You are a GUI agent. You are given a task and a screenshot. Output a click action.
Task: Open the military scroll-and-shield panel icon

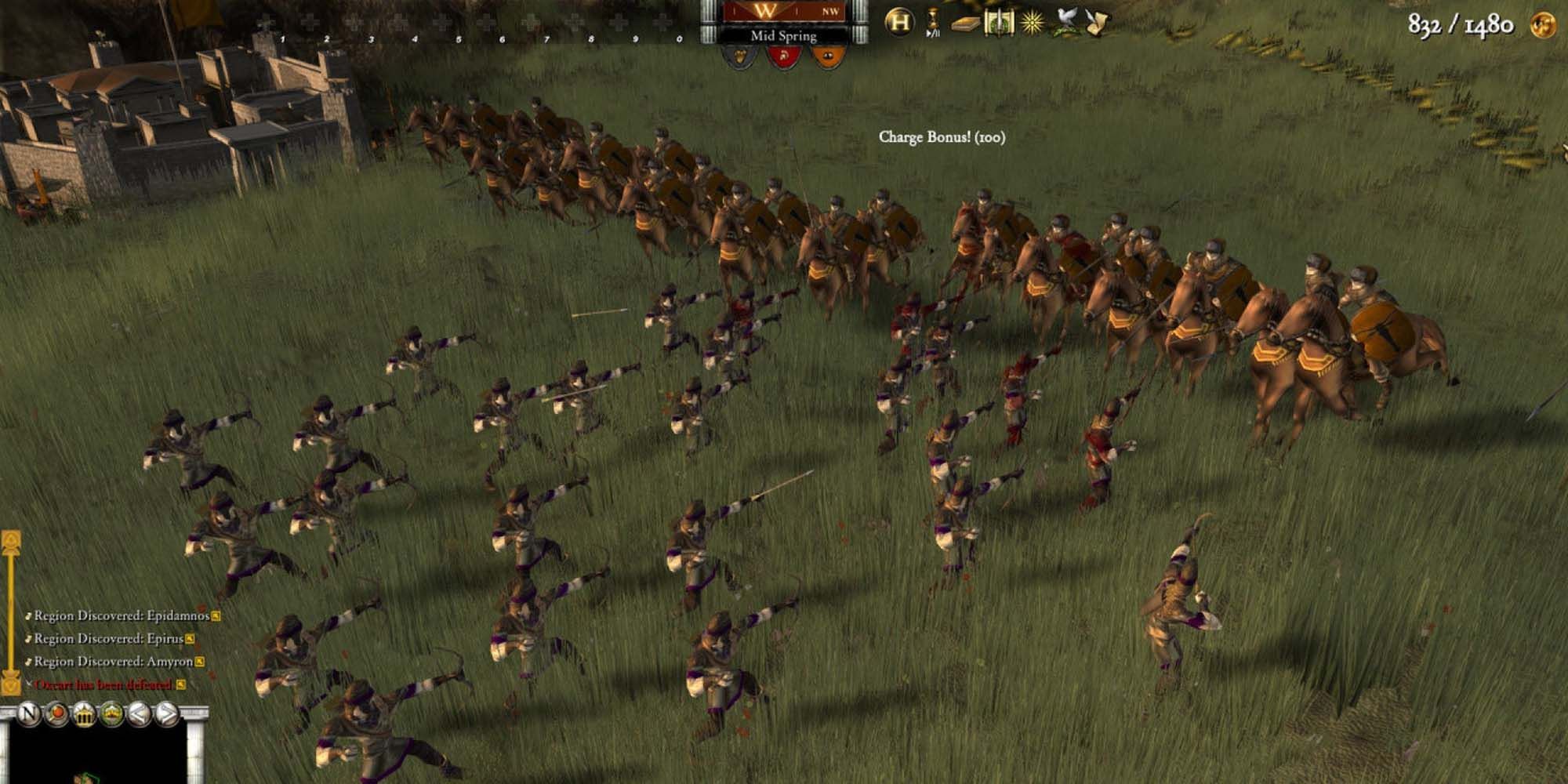coord(999,23)
